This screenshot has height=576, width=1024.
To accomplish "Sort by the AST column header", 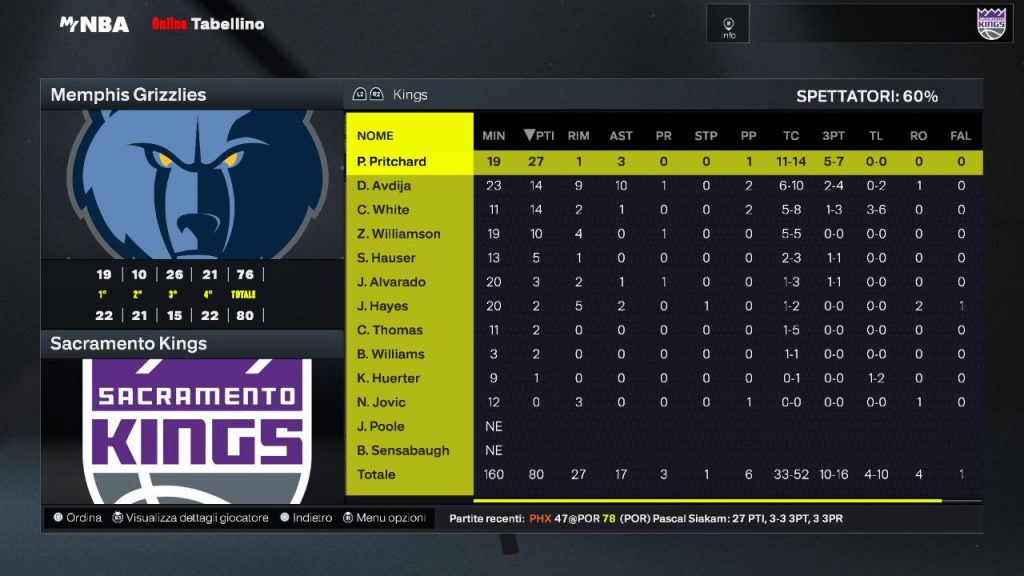I will click(x=621, y=136).
